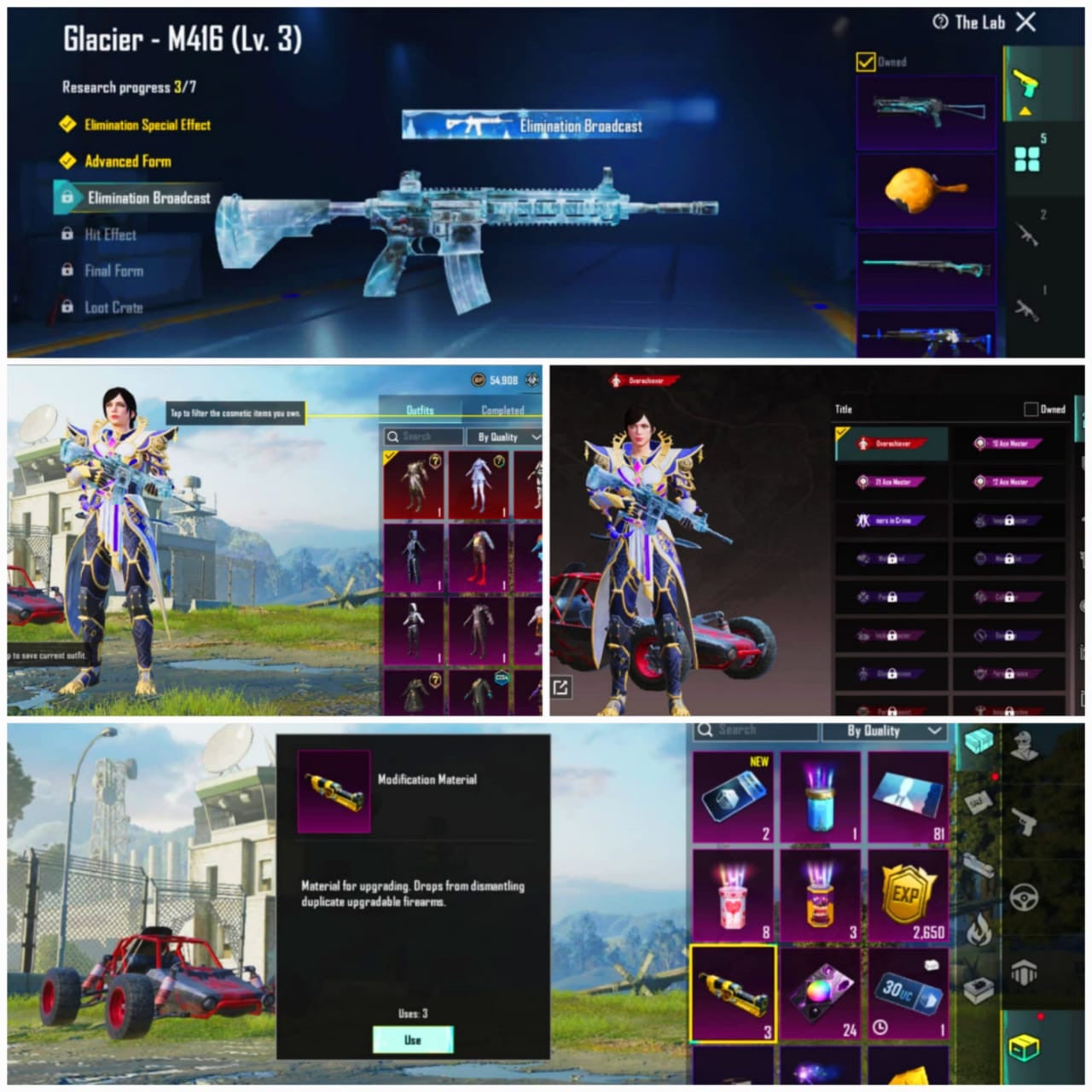Open the grid dropdown showing 5 weapon skins

click(x=1028, y=155)
